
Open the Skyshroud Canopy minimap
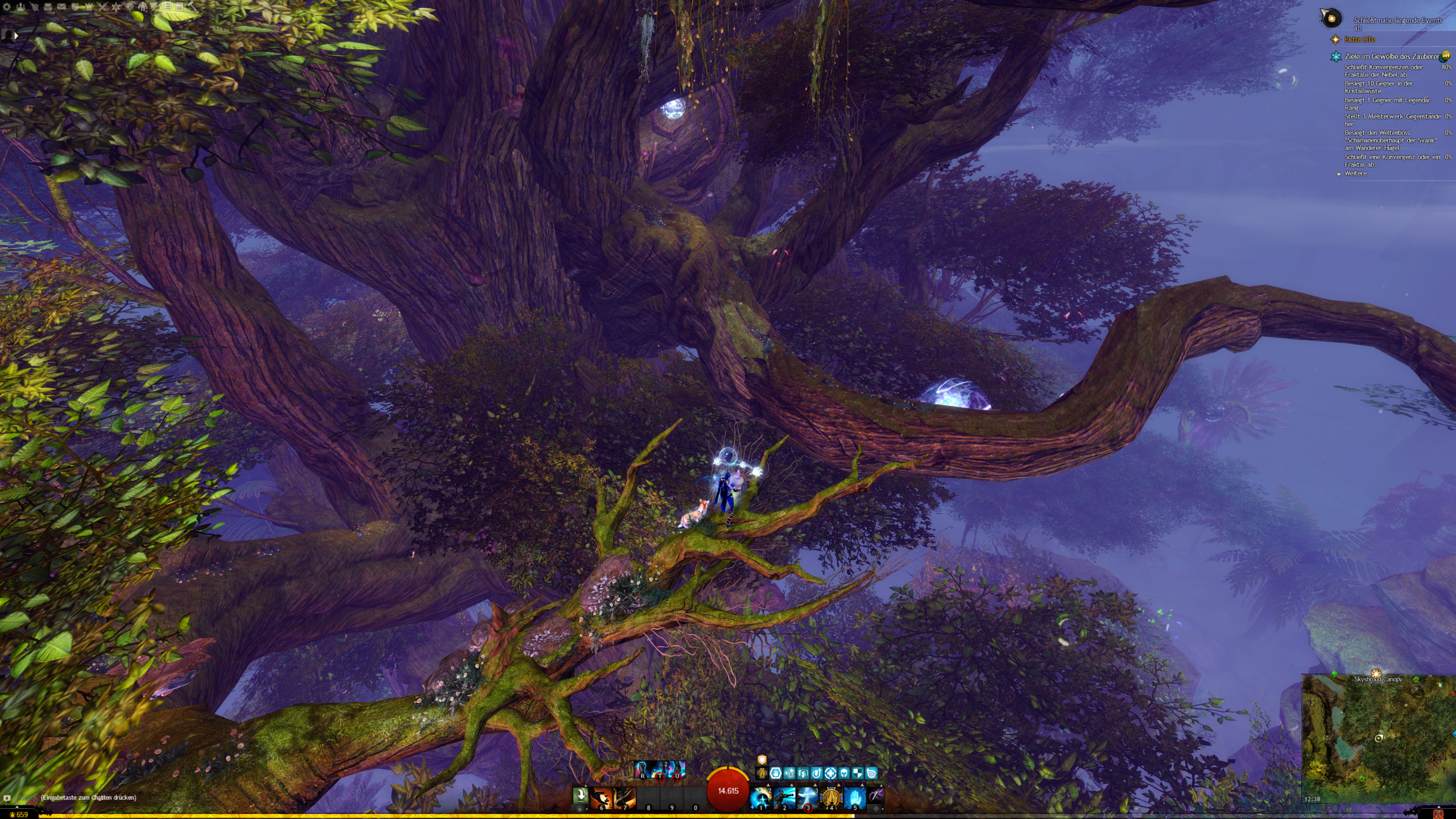tap(1378, 738)
